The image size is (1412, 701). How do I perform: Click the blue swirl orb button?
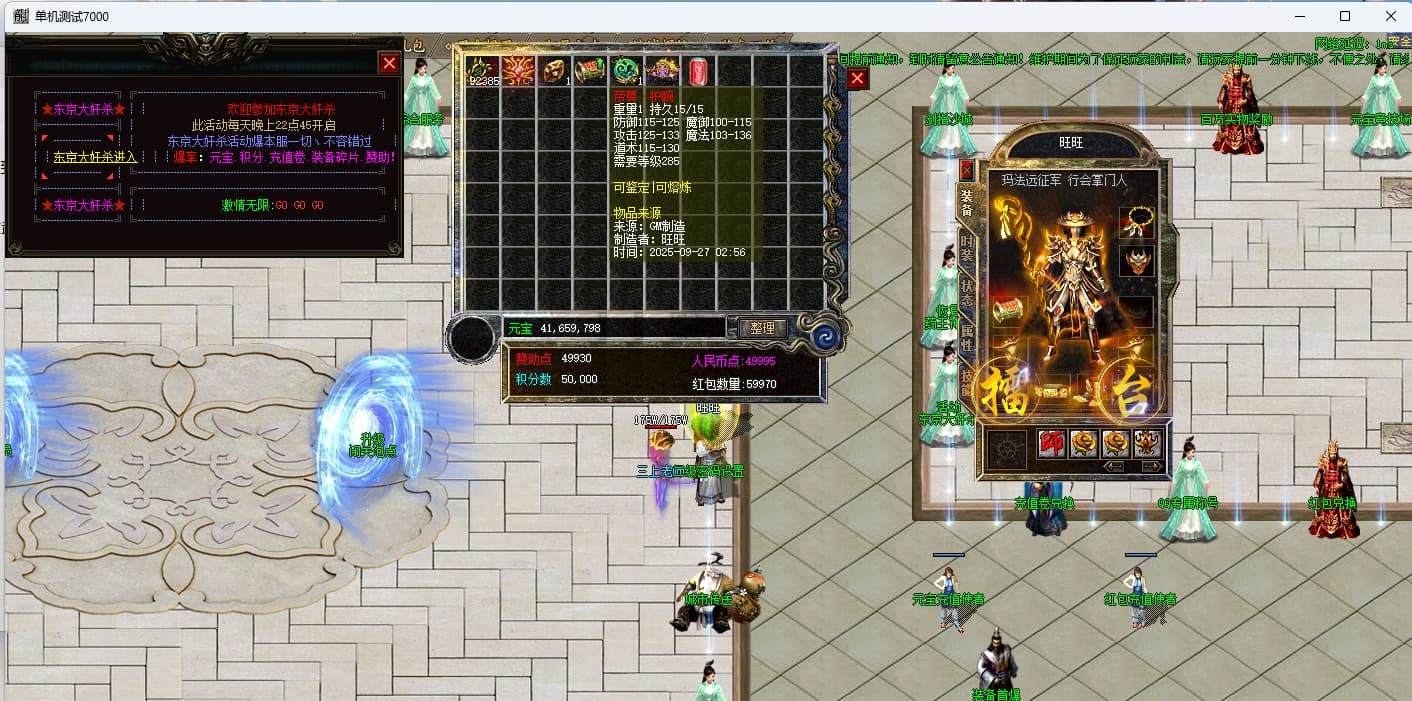(827, 336)
